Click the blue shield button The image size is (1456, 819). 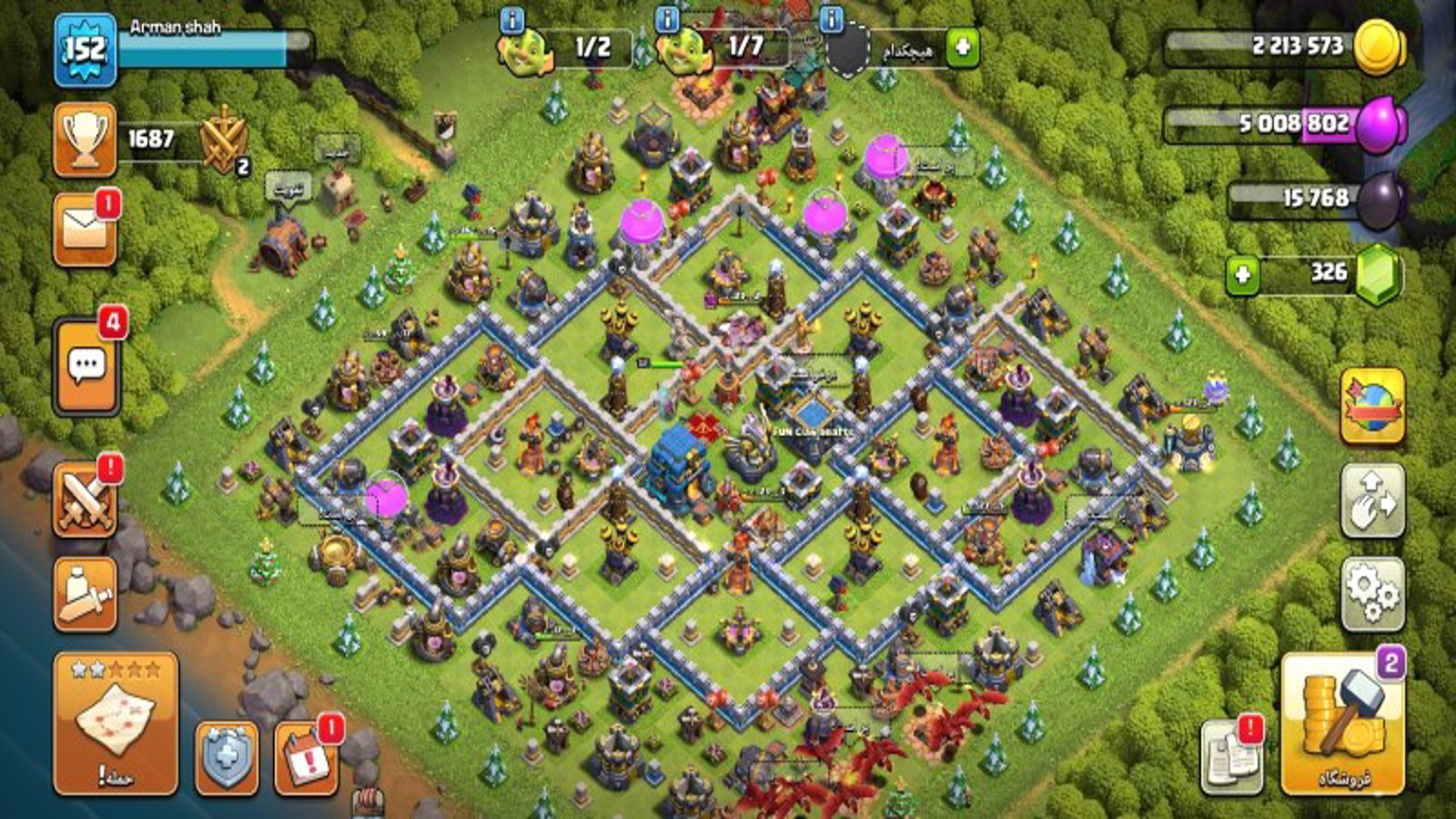[227, 758]
